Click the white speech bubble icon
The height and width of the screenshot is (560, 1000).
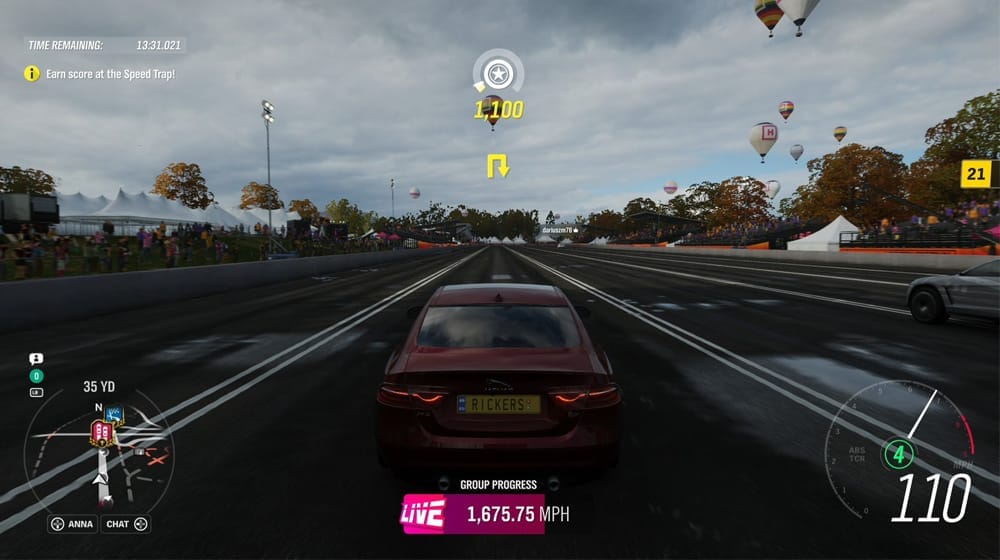[x=36, y=358]
